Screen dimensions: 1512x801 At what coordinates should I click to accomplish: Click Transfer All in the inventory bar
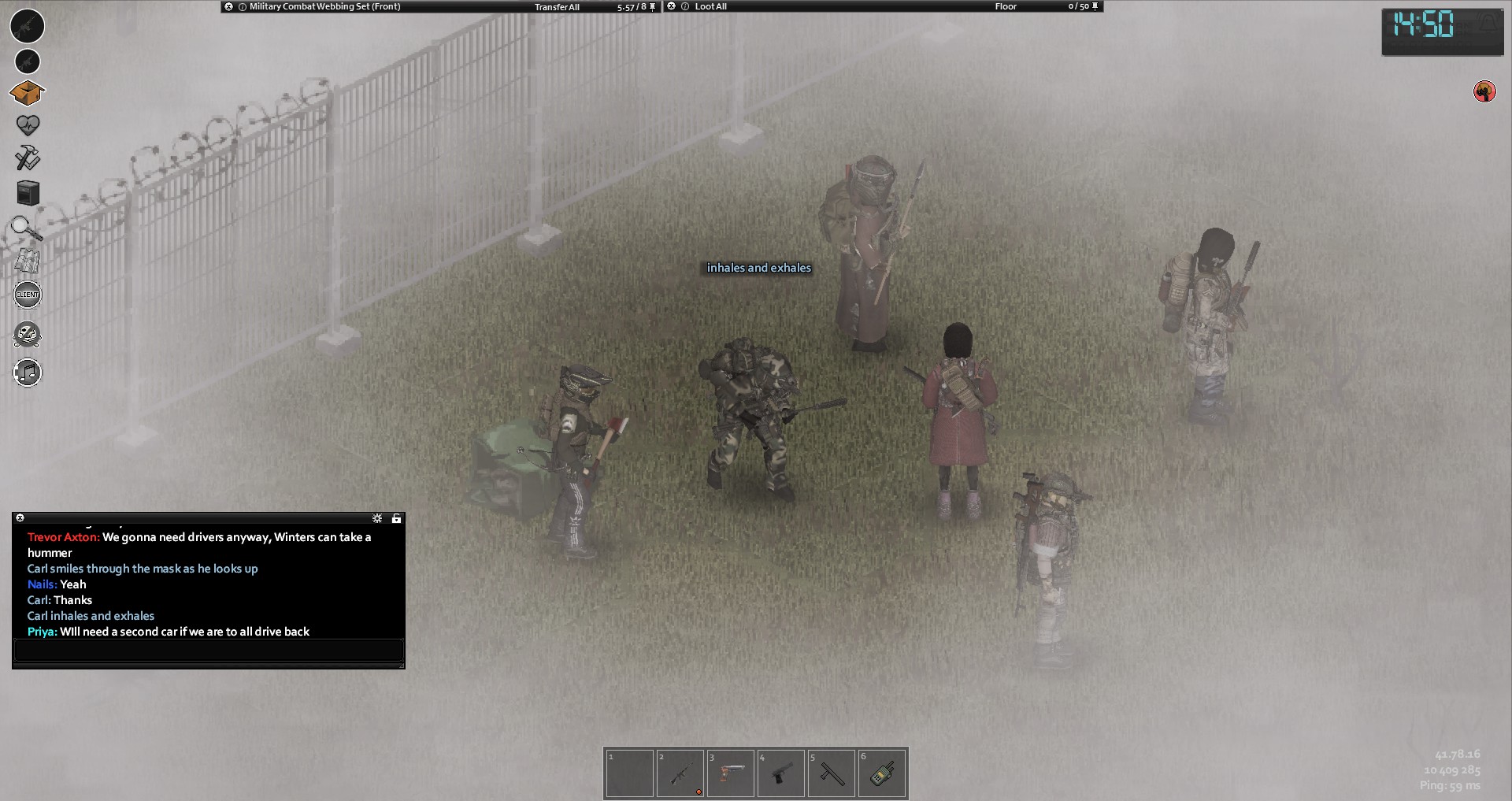(x=557, y=7)
